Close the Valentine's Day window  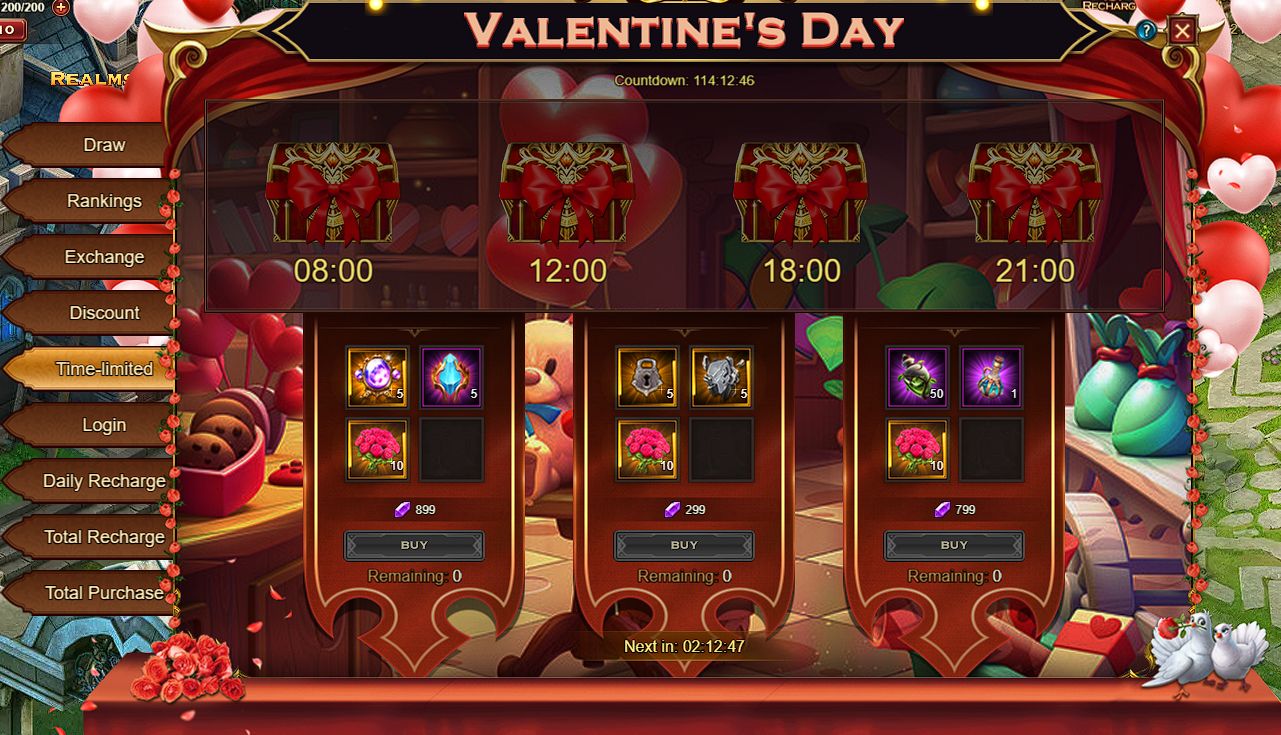[1182, 31]
